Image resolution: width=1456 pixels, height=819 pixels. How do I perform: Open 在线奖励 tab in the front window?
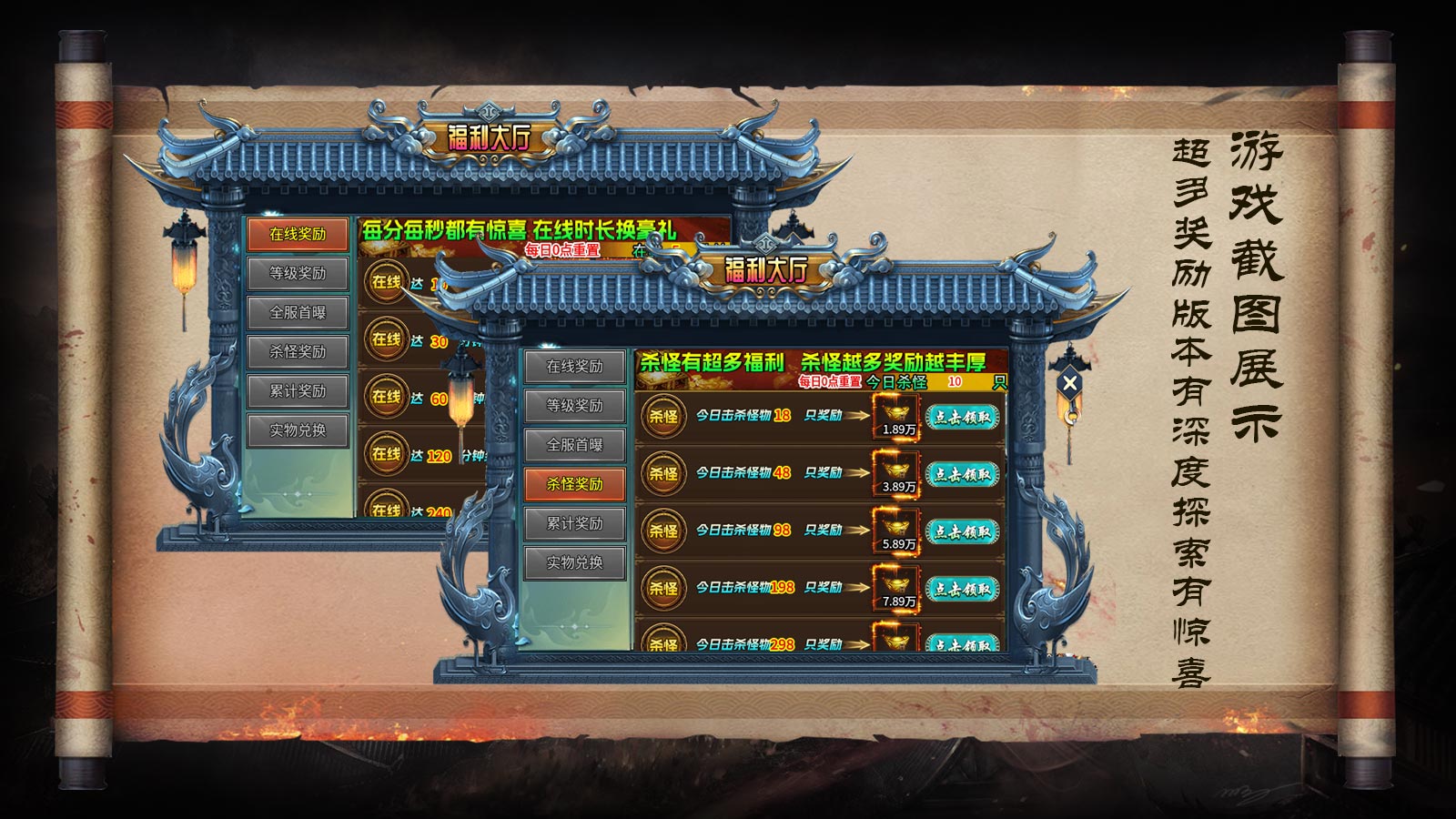(x=574, y=367)
